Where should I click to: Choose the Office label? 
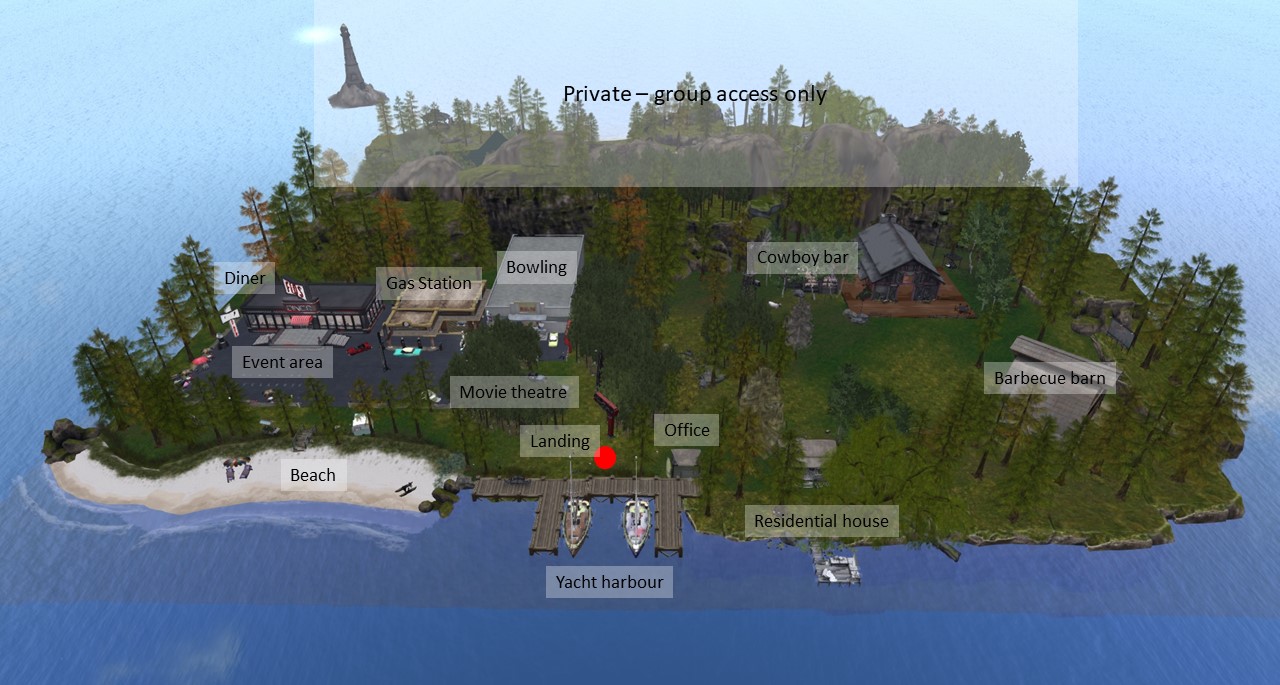[687, 430]
